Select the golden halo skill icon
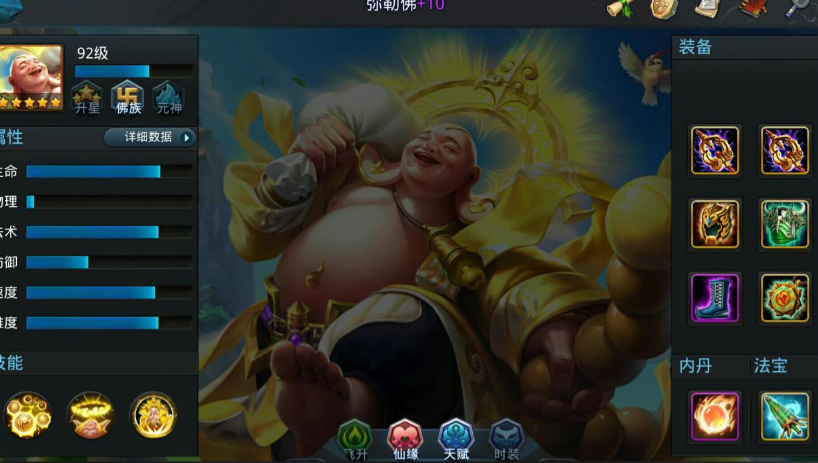The height and width of the screenshot is (463, 818). click(90, 415)
